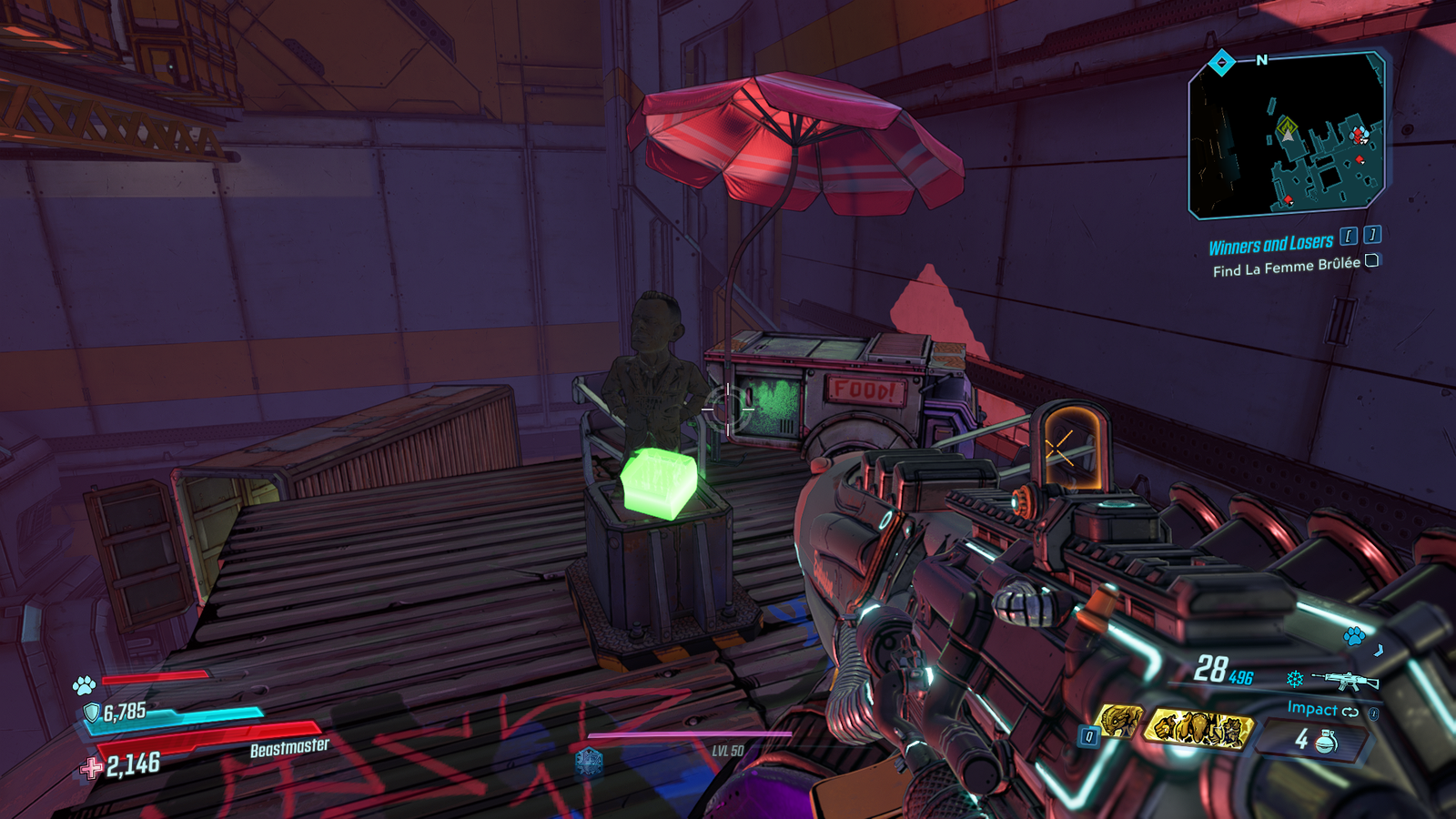1456x819 pixels.
Task: Click the chevron arrow under the pet paw
Action: click(x=1379, y=651)
